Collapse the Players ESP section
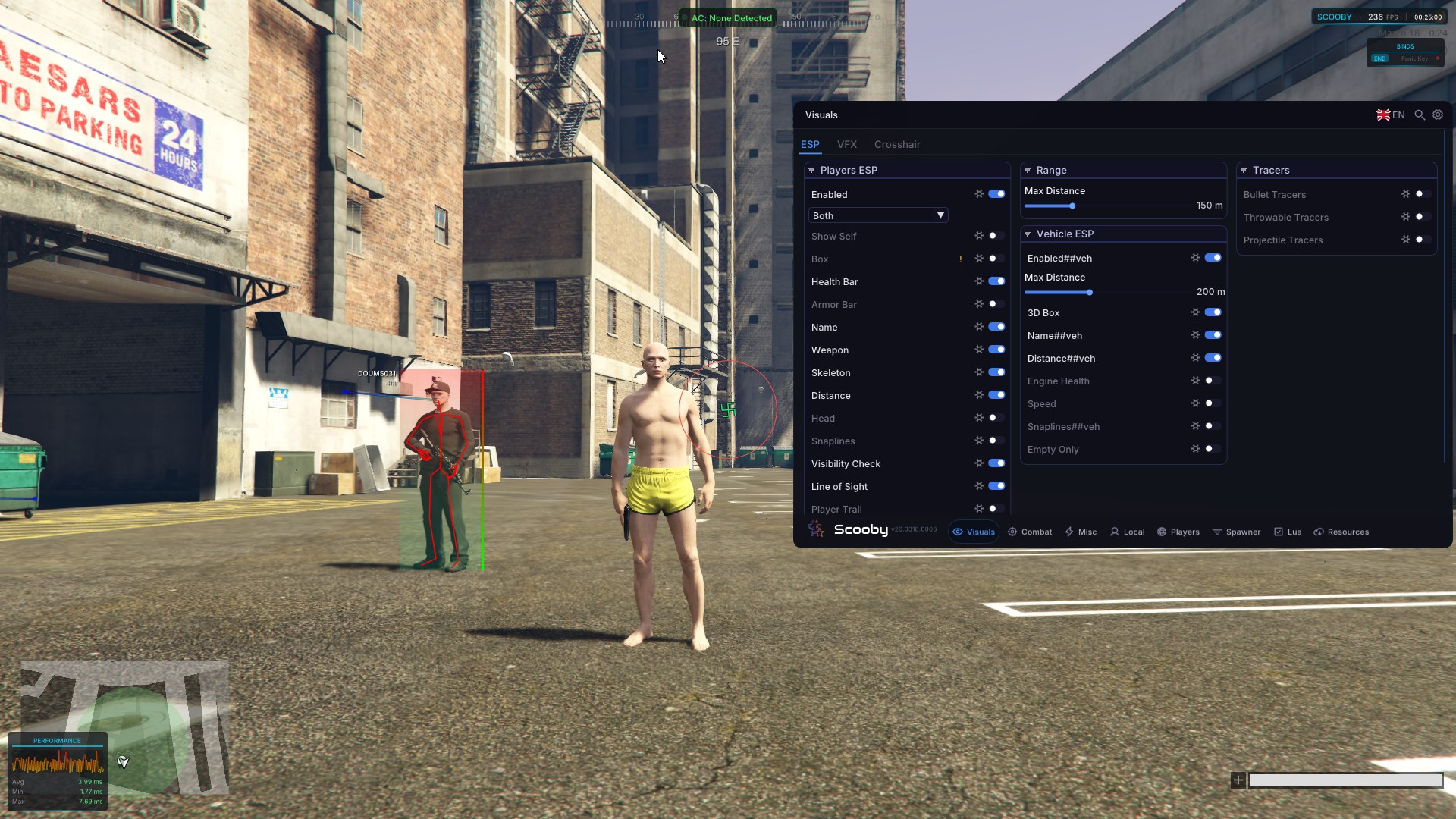 click(x=811, y=170)
